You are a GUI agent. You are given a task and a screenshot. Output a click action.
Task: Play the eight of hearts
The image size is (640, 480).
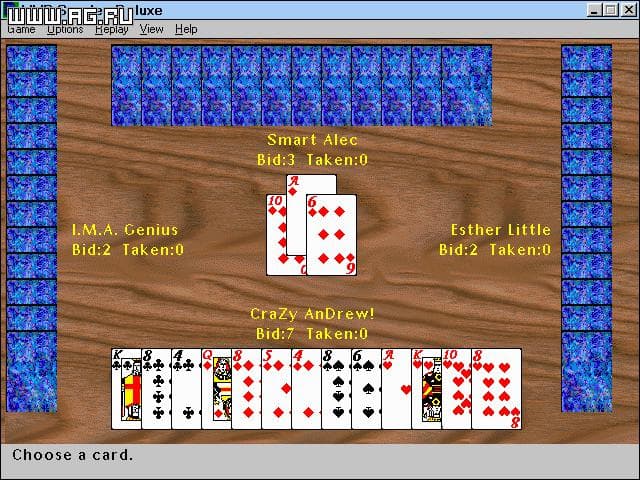497,388
